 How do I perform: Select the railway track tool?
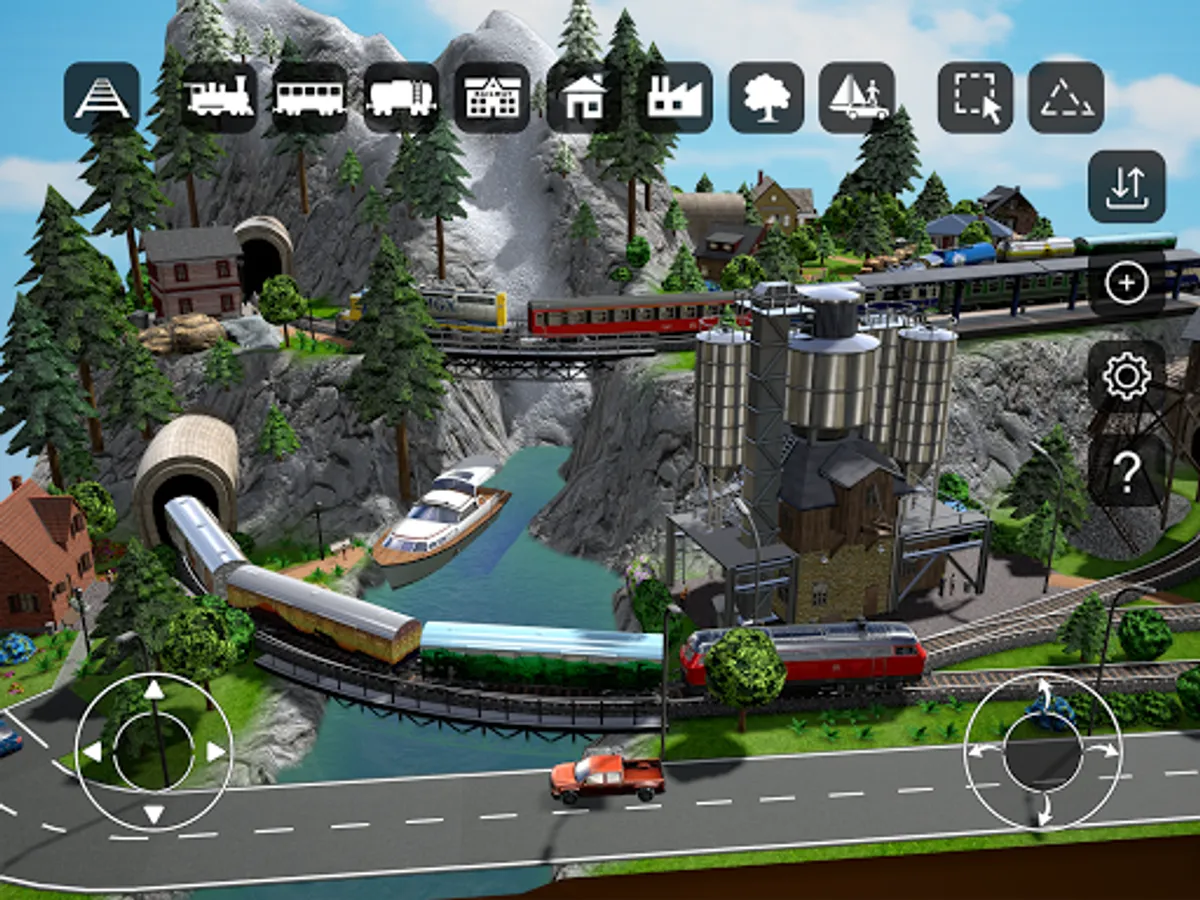[102, 98]
